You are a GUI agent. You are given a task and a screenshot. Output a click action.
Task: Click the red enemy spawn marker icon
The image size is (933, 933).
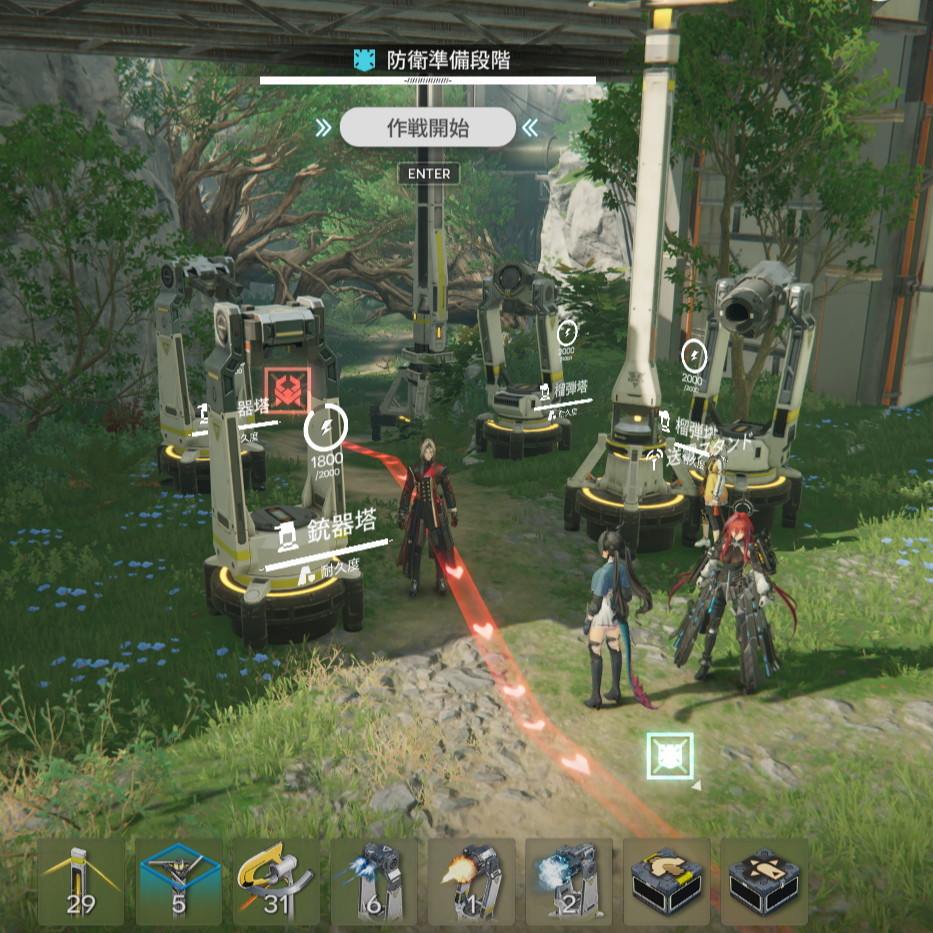pos(288,391)
